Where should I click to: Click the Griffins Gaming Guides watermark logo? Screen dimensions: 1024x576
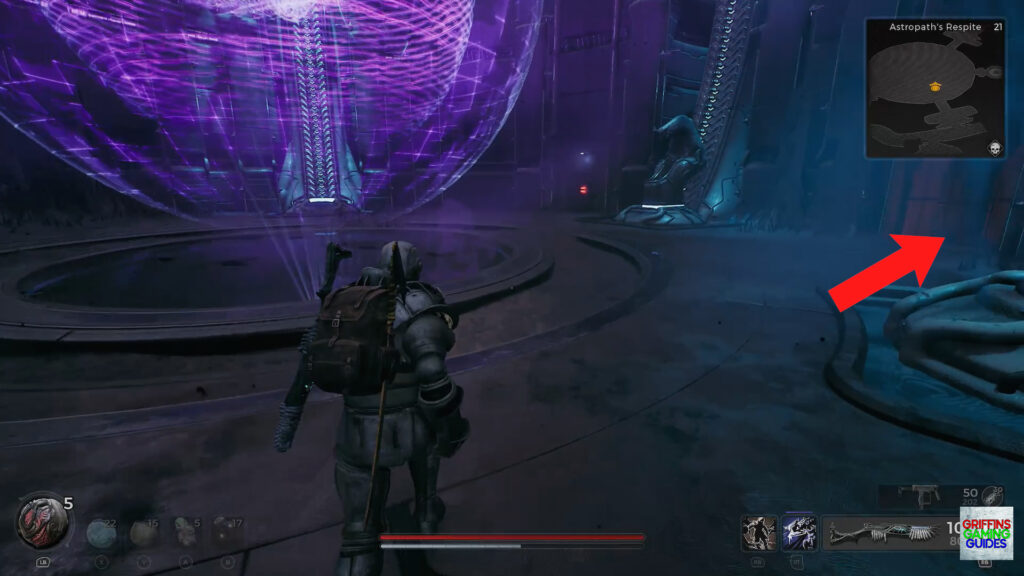(x=986, y=532)
